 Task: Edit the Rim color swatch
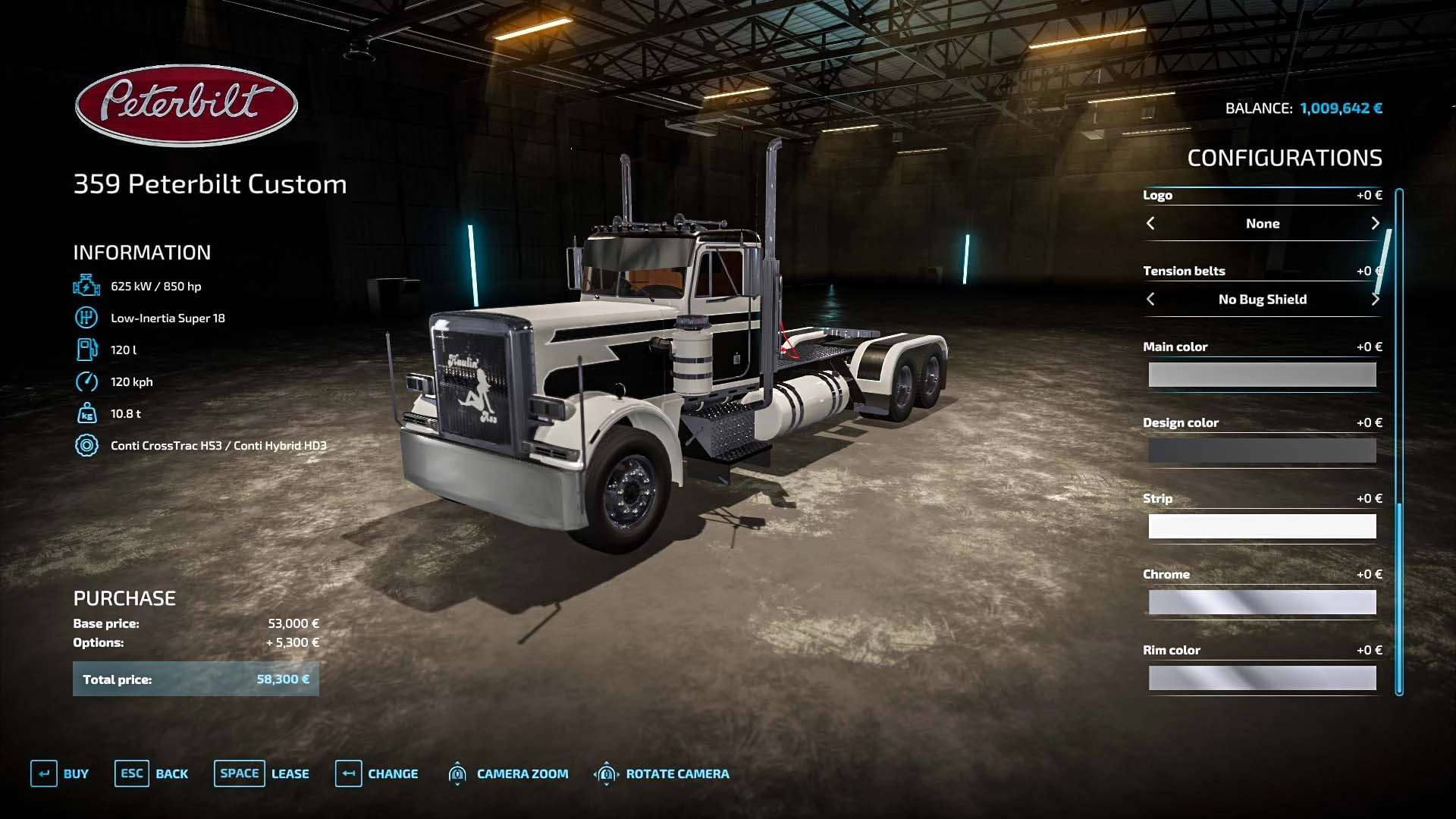click(1262, 678)
